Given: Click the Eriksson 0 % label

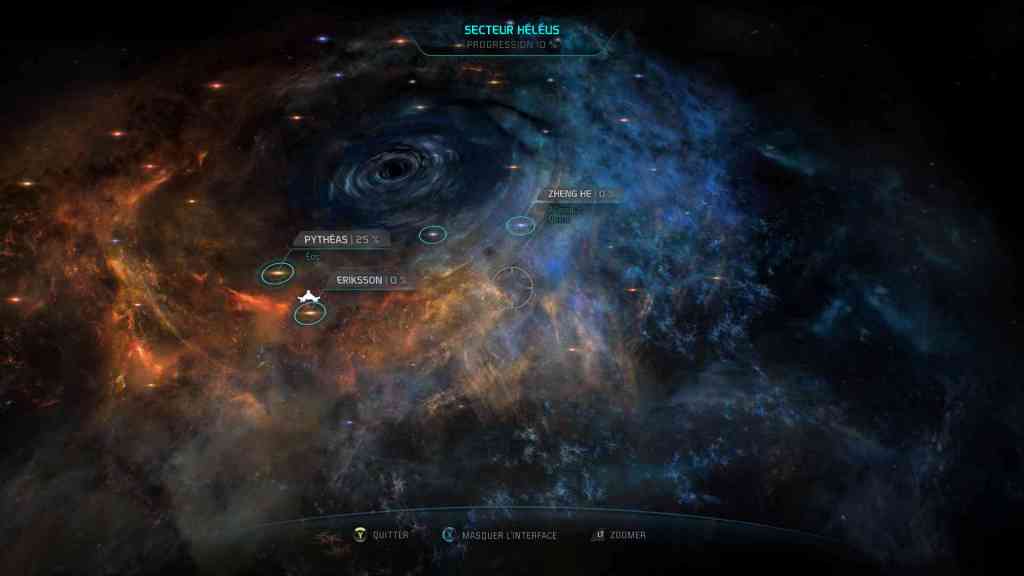Looking at the screenshot, I should point(371,280).
